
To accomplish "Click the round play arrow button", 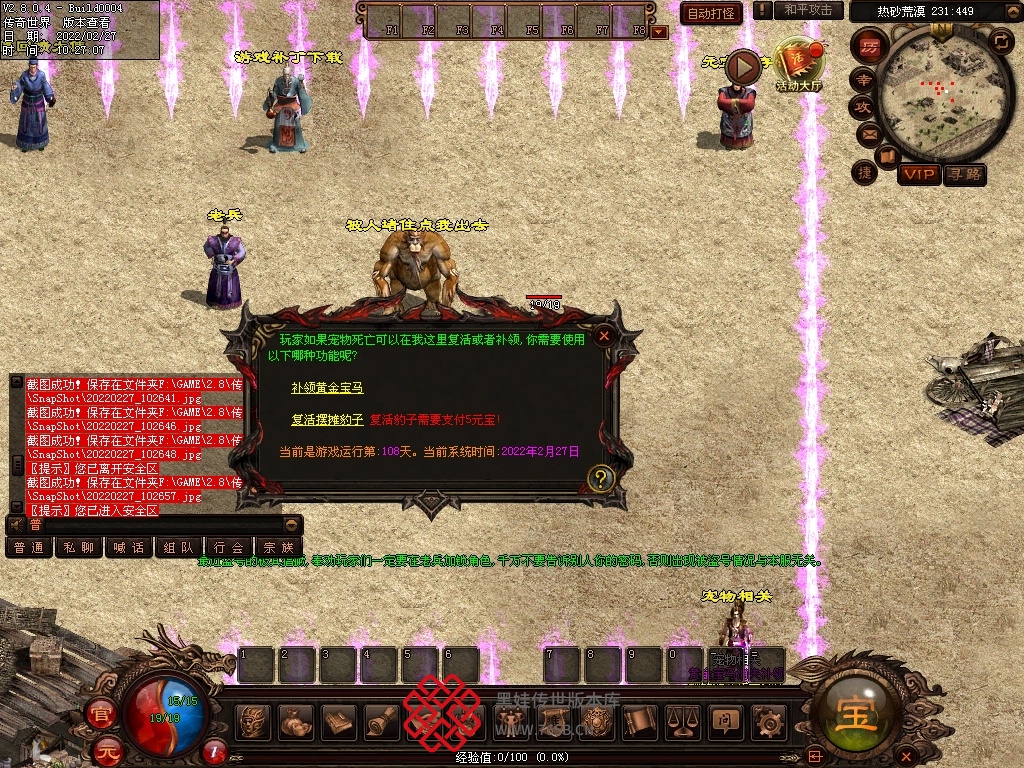I will tap(743, 68).
